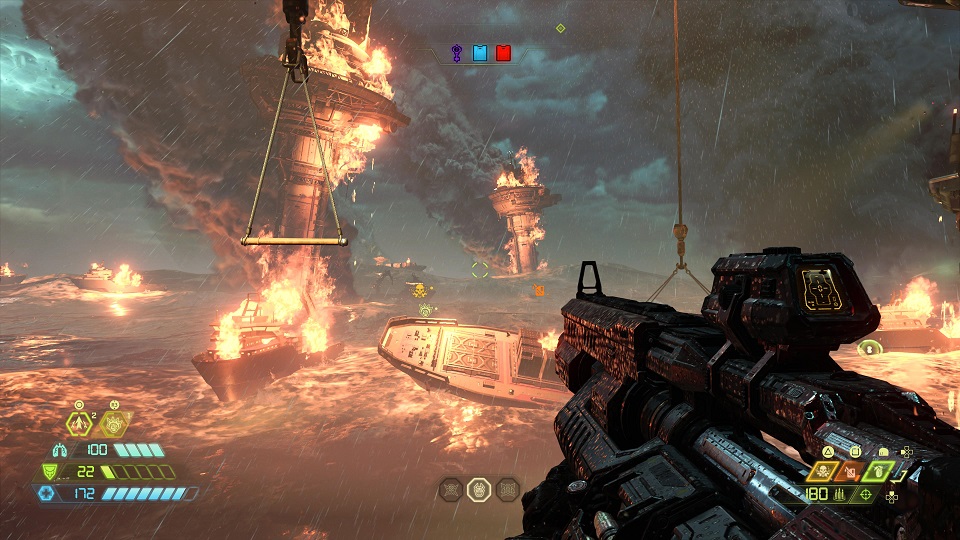The height and width of the screenshot is (540, 960).
Task: Trigger the orange Flame Belch canister icon
Action: (x=849, y=471)
